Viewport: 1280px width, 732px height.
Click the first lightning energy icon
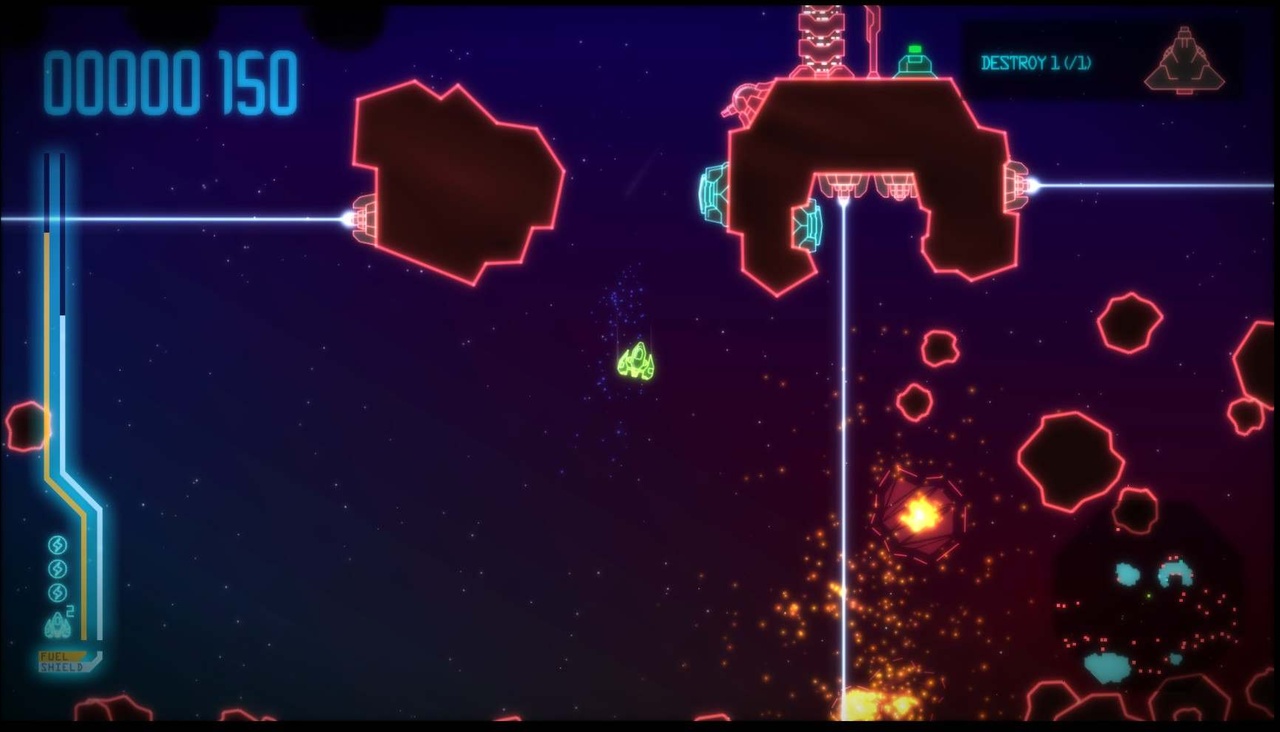[57, 544]
